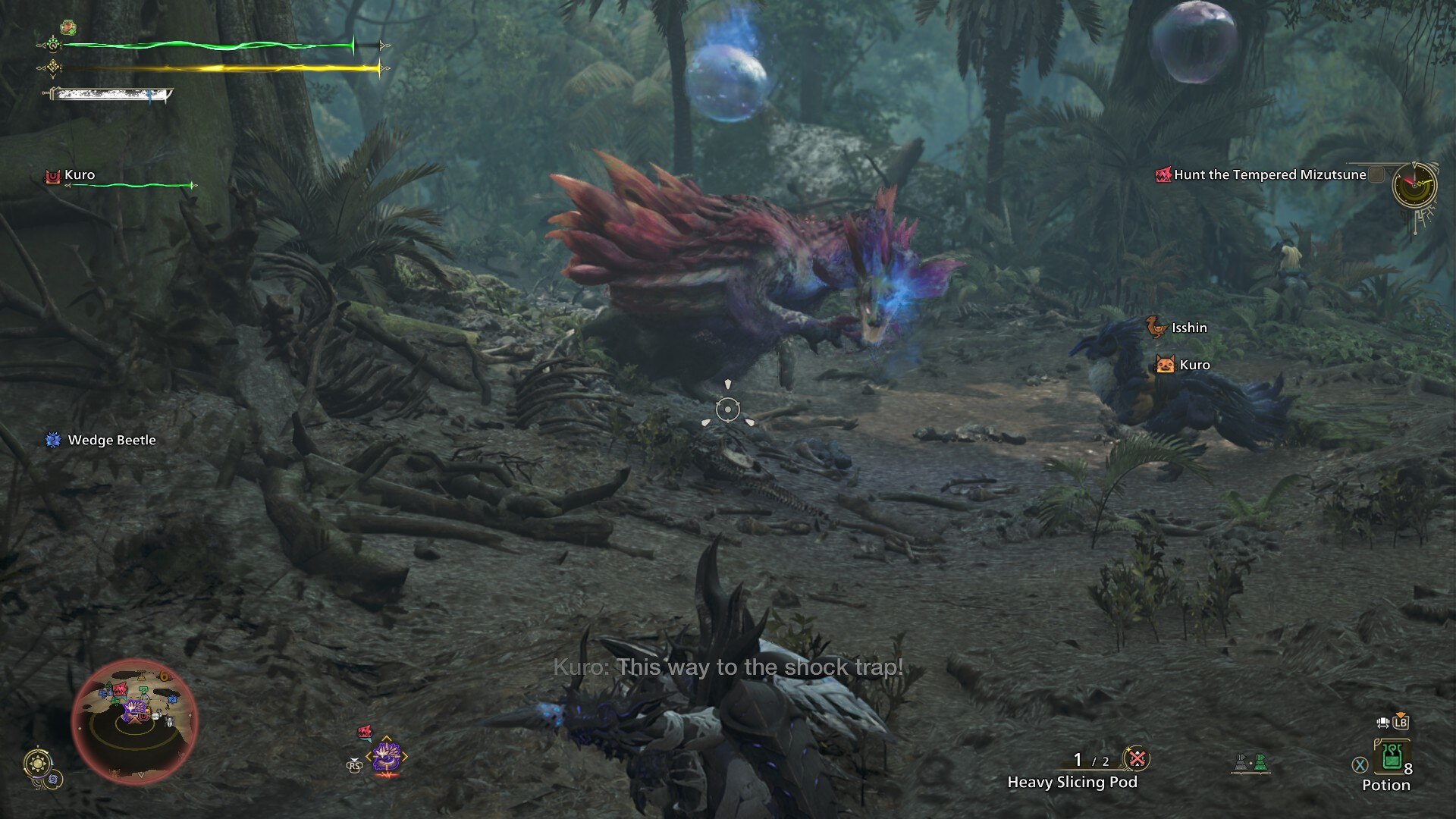1456x819 pixels.
Task: Click the red Palico icon beside Kuro's health bar
Action: 52,175
